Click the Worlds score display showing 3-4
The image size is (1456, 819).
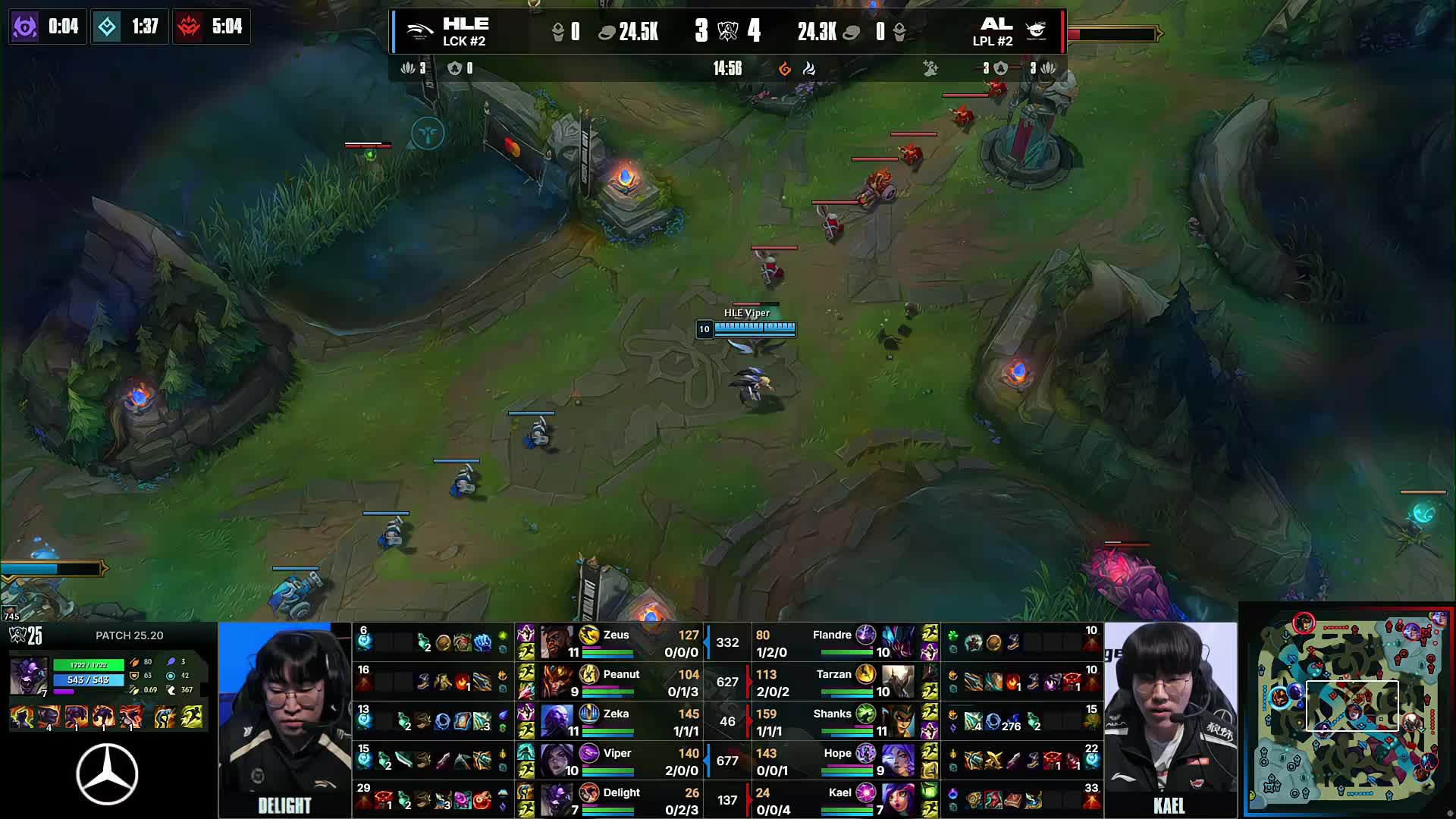(728, 32)
